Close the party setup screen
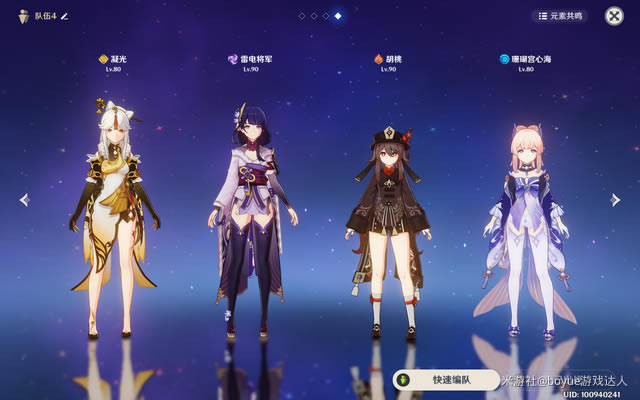Screen dimensions: 640x400 coord(614,16)
